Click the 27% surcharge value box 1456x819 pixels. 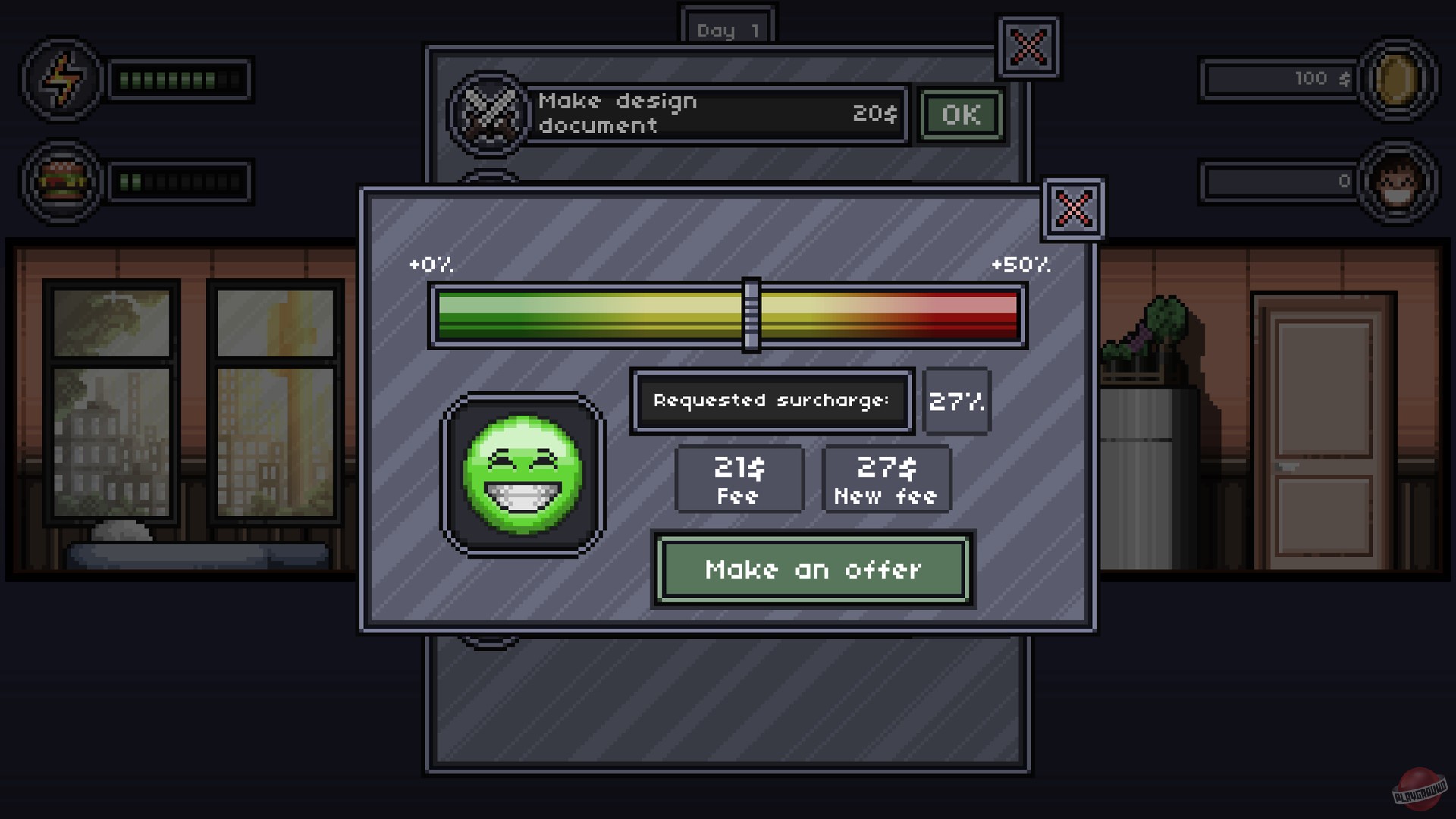(x=956, y=402)
